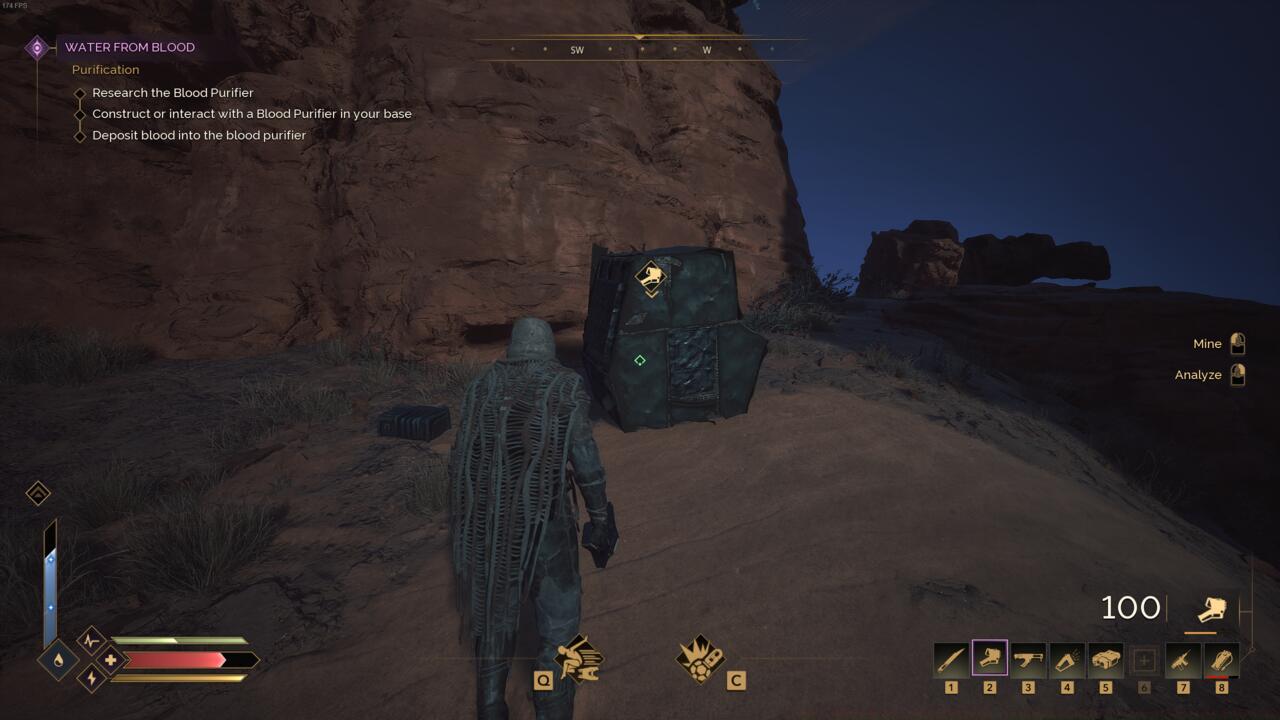Screen dimensions: 1280x720
Task: Select the WATER FROM BLOOD quest title
Action: tap(130, 47)
